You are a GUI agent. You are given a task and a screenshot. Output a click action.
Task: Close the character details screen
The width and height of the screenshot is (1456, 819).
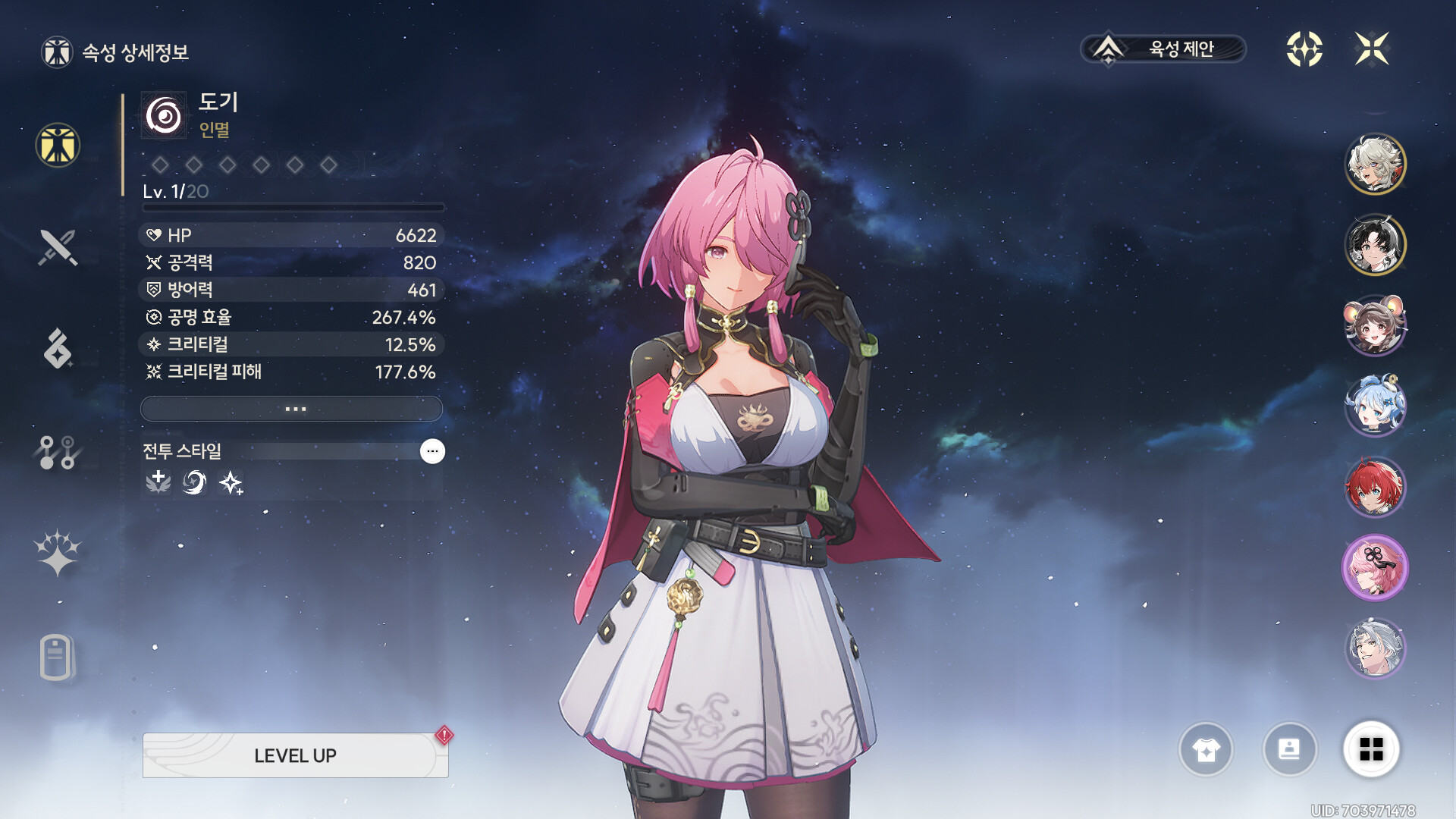point(1372,49)
